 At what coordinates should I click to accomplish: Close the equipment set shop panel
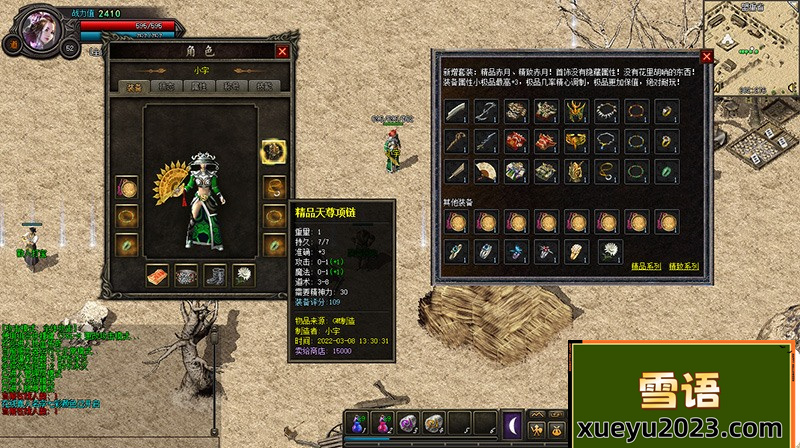click(x=707, y=57)
